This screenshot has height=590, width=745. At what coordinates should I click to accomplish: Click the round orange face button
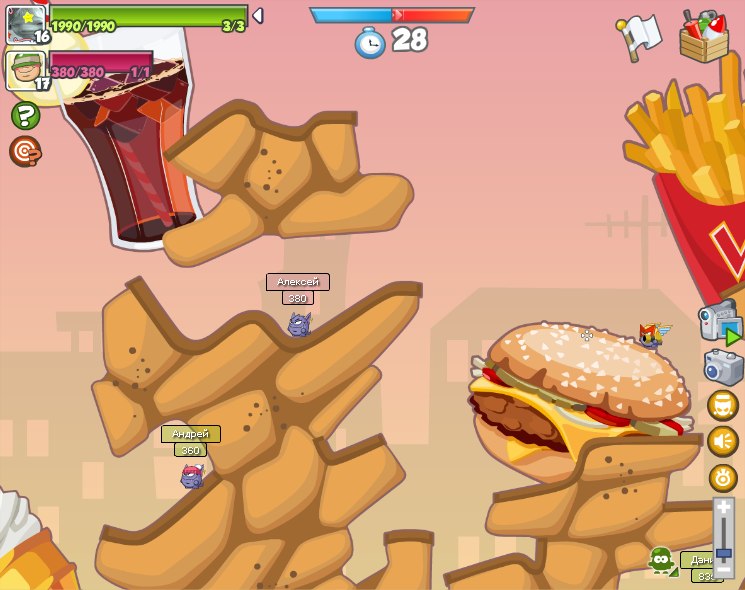723,405
